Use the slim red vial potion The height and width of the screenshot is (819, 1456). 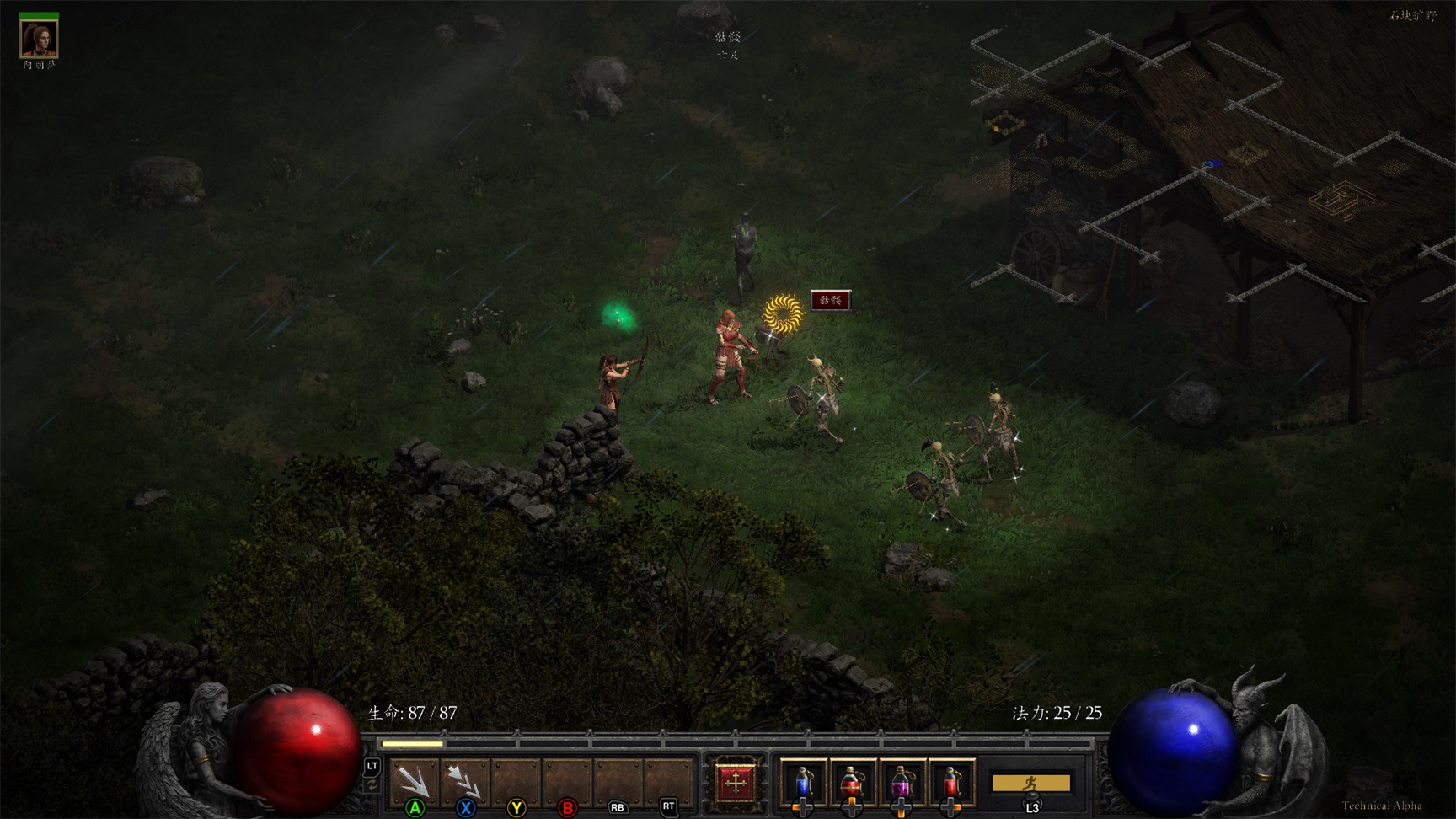click(x=950, y=782)
